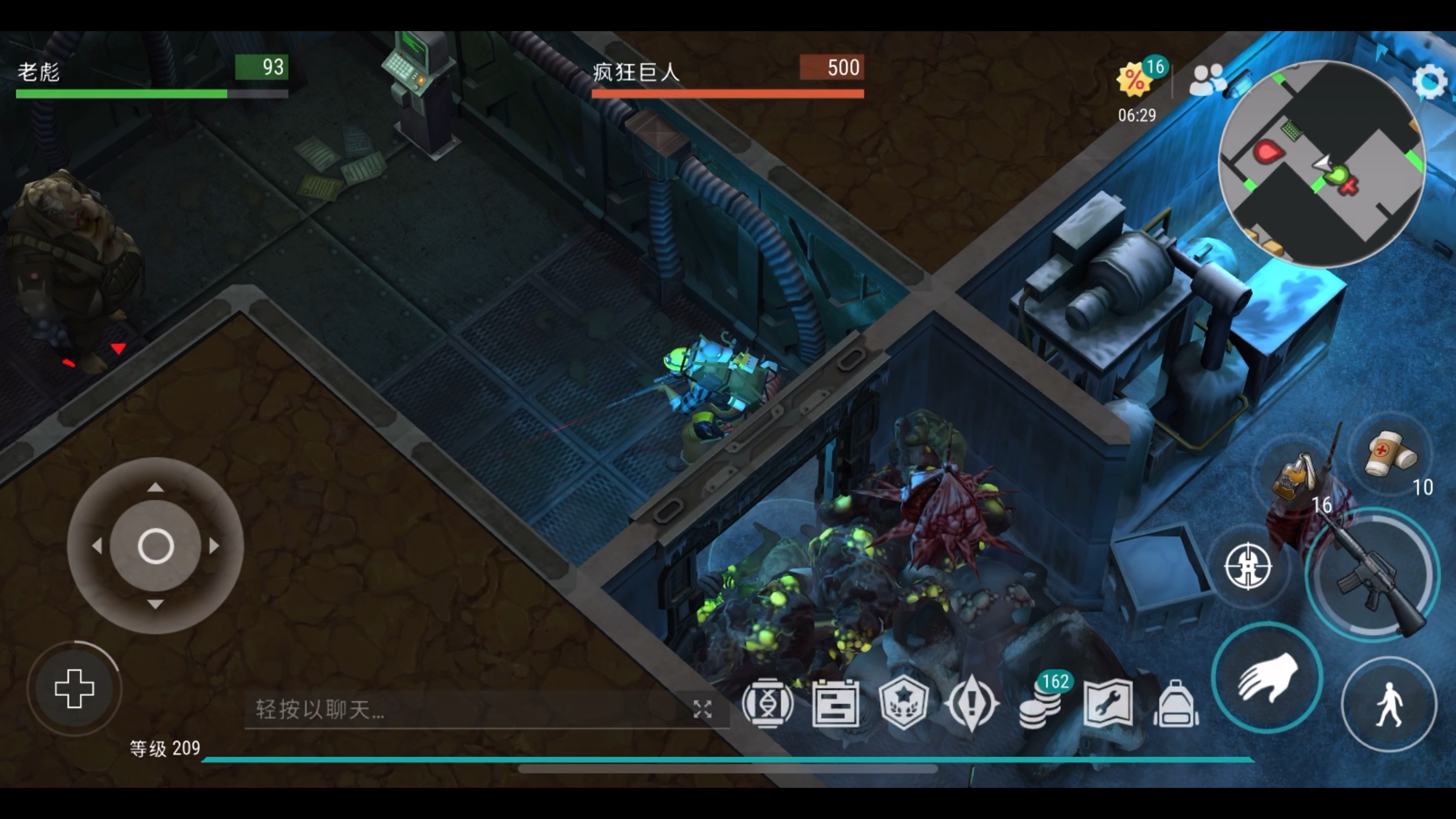Open the circular minimap
The image size is (1456, 819).
pyautogui.click(x=1322, y=164)
